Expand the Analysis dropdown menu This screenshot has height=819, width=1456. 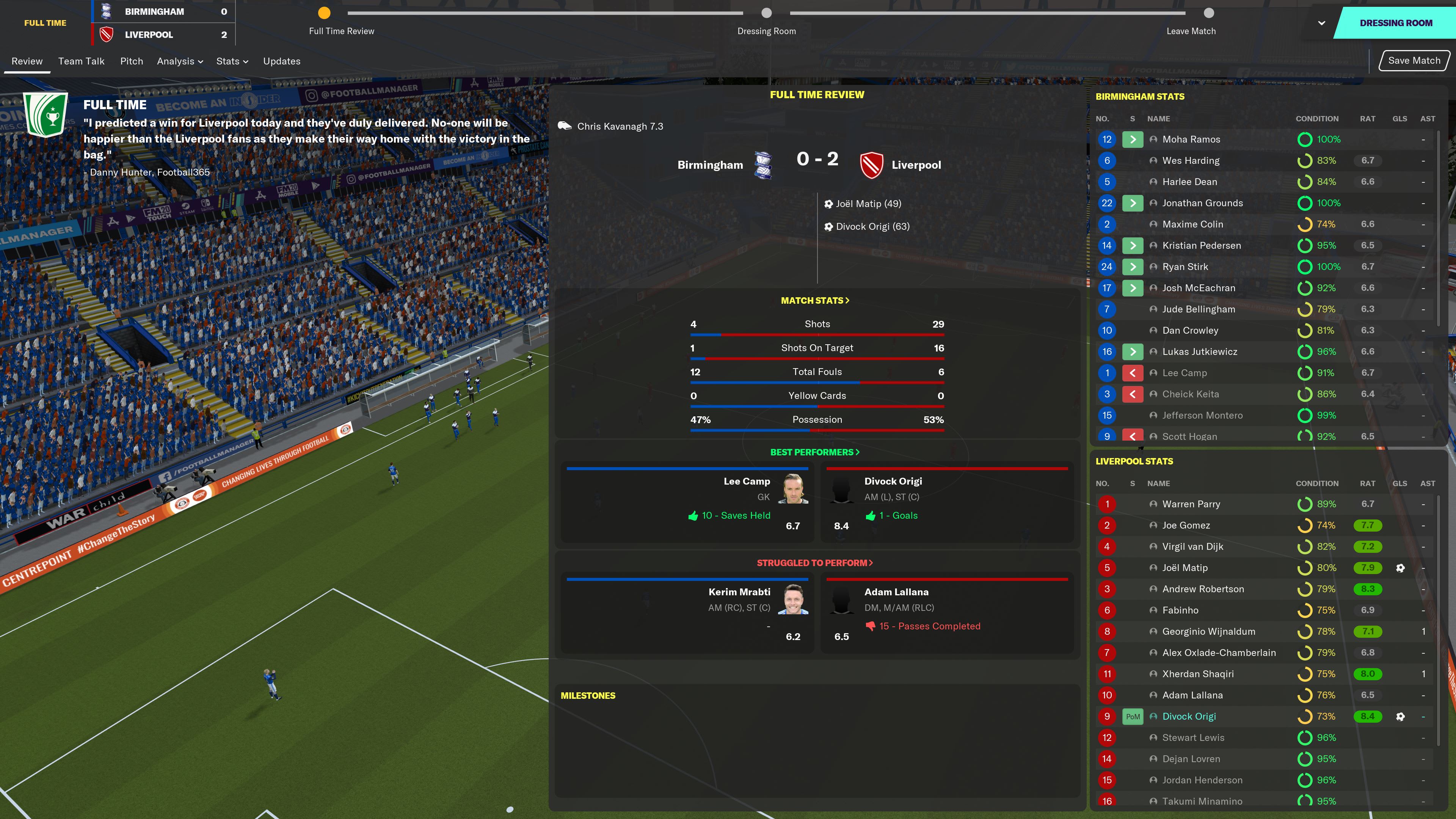tap(180, 61)
